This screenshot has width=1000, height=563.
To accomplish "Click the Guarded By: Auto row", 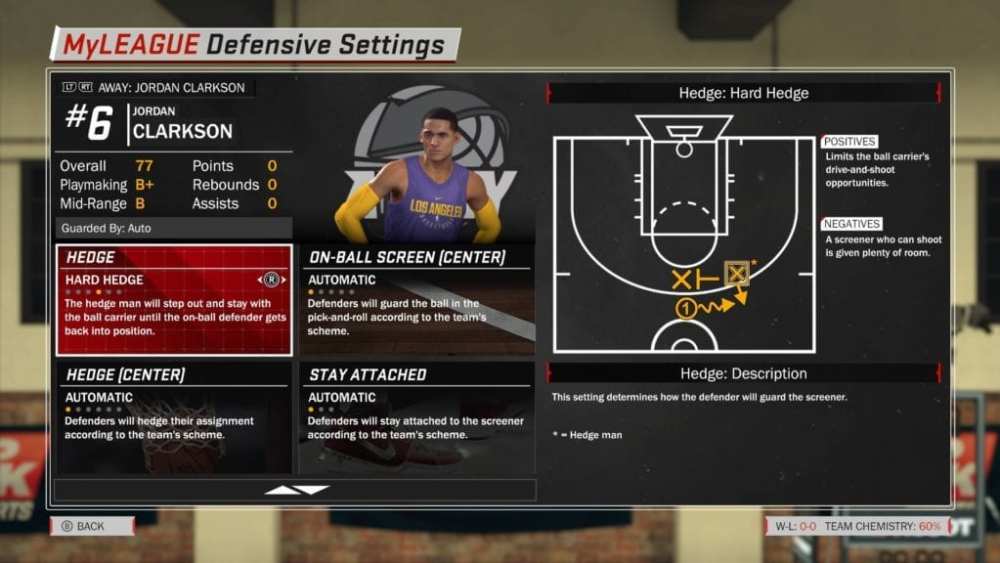I will [174, 228].
